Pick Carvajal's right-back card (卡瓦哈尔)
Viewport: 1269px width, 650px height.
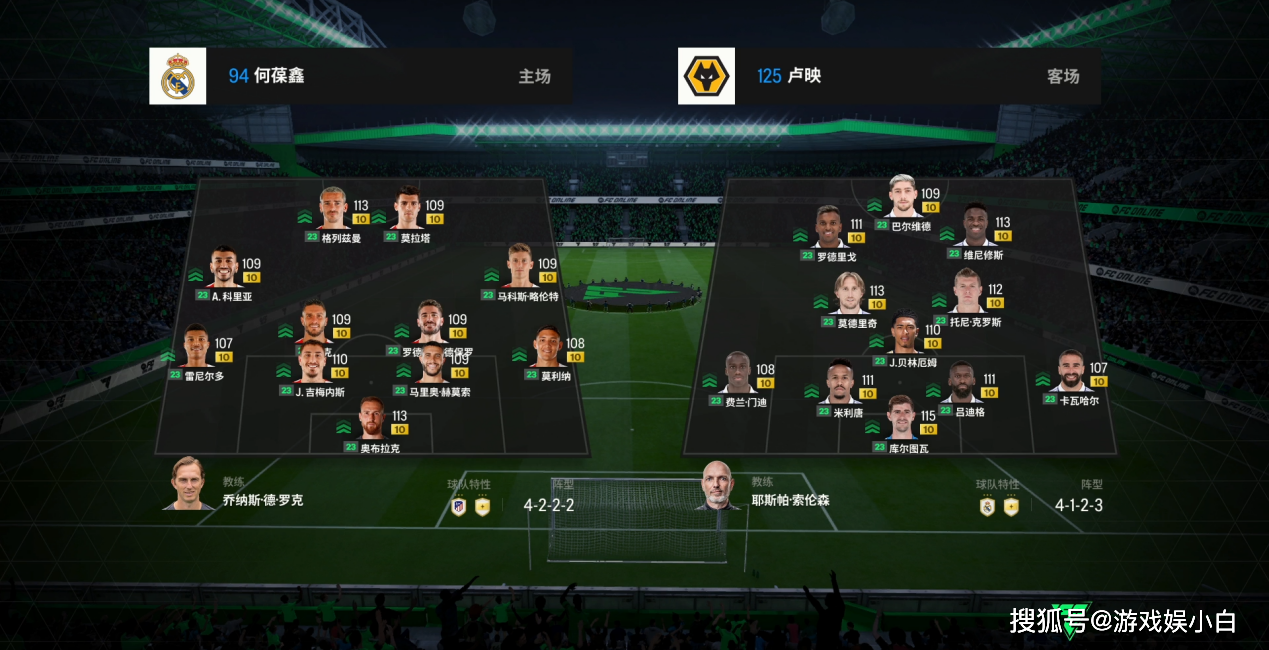coord(1073,372)
